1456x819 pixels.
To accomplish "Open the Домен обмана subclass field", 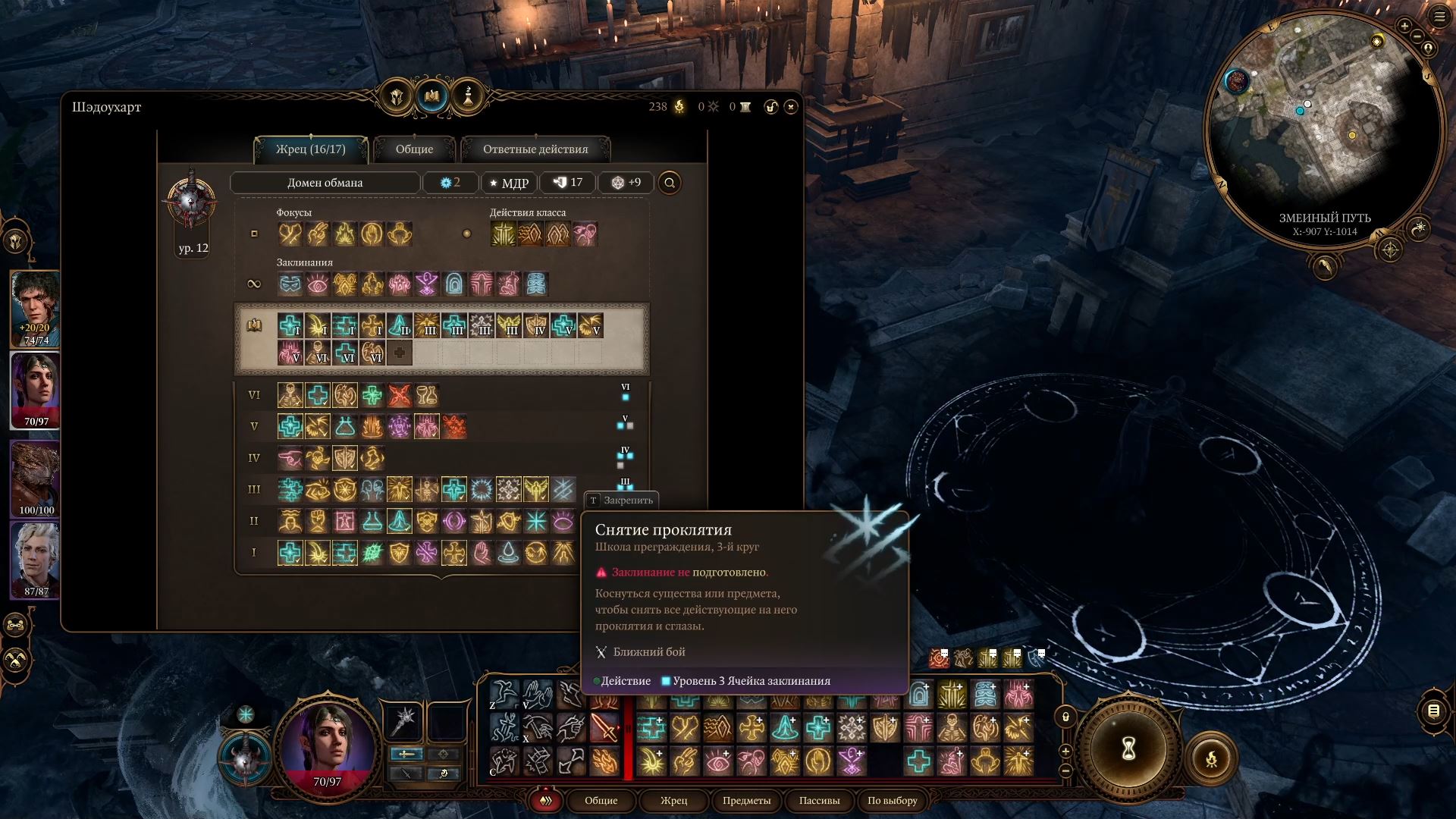I will (325, 183).
